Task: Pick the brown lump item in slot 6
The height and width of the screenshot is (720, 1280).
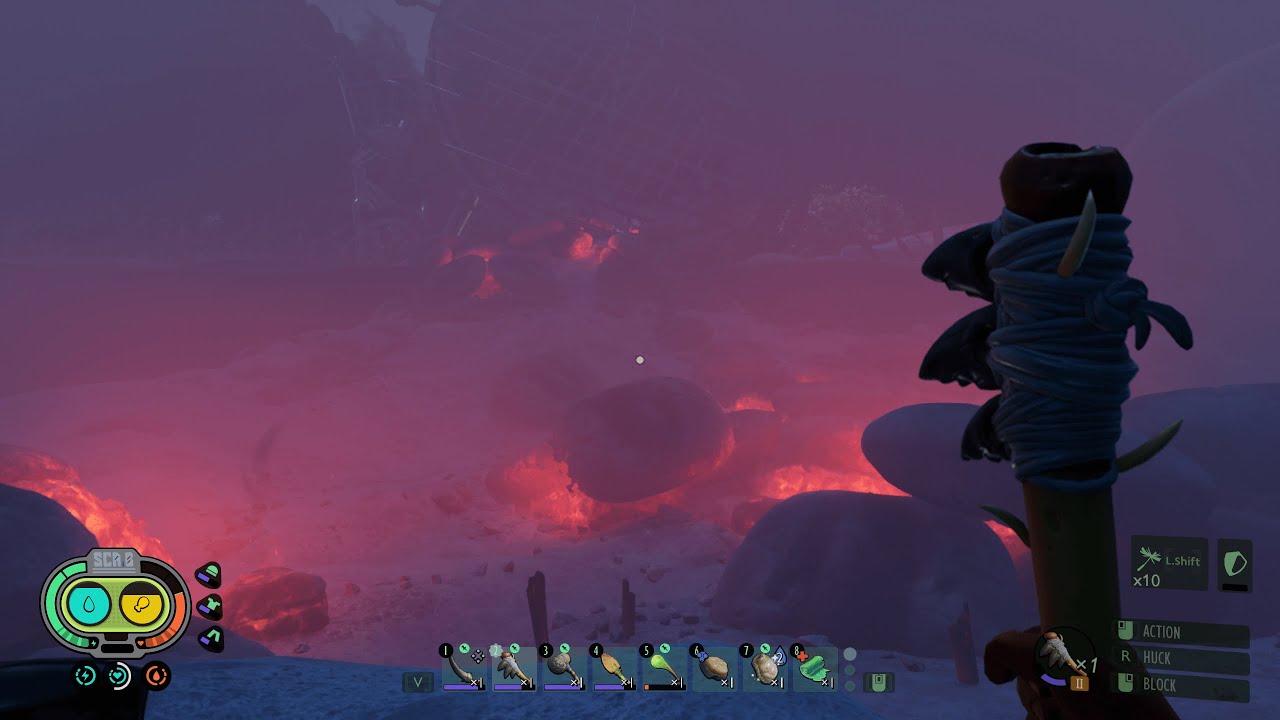Action: click(x=714, y=668)
